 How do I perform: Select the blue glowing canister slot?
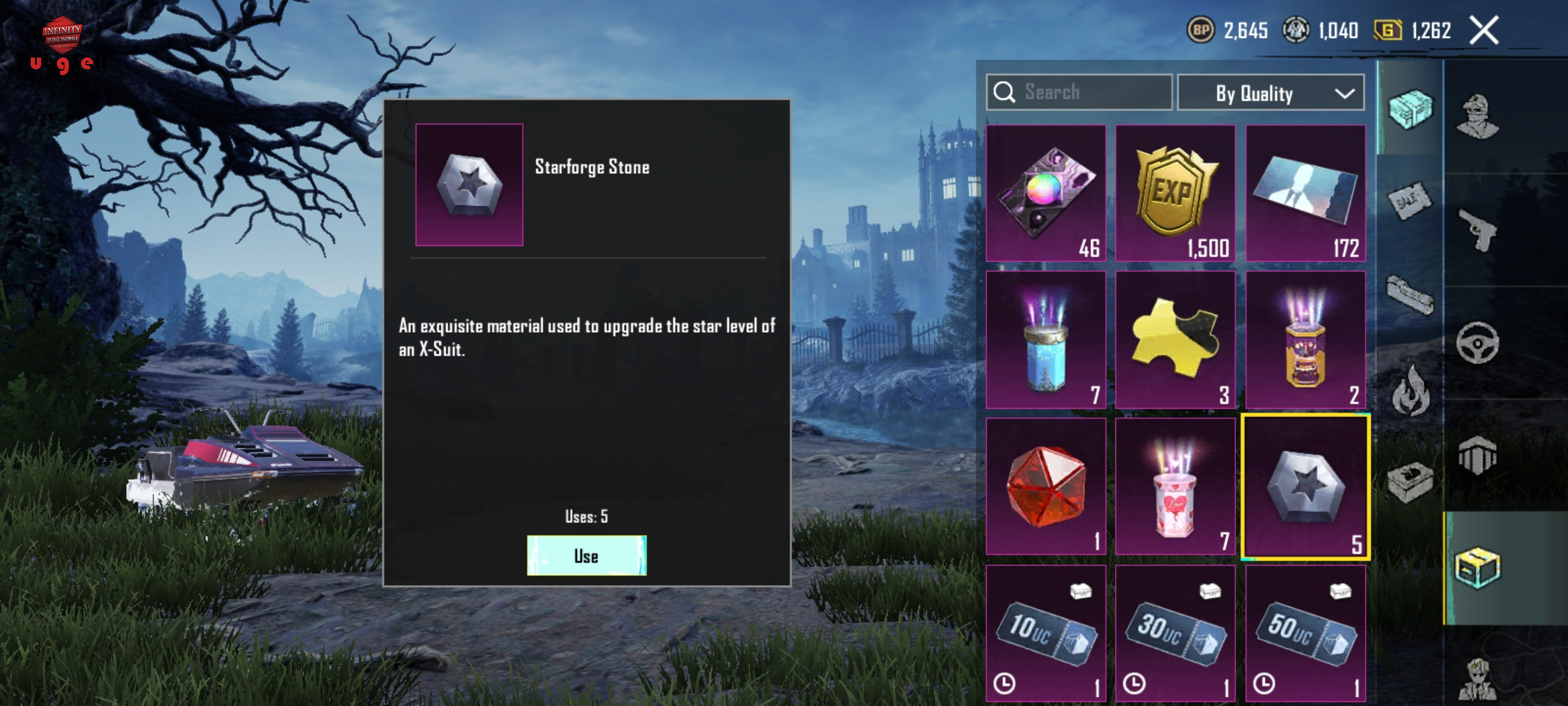[x=1045, y=340]
